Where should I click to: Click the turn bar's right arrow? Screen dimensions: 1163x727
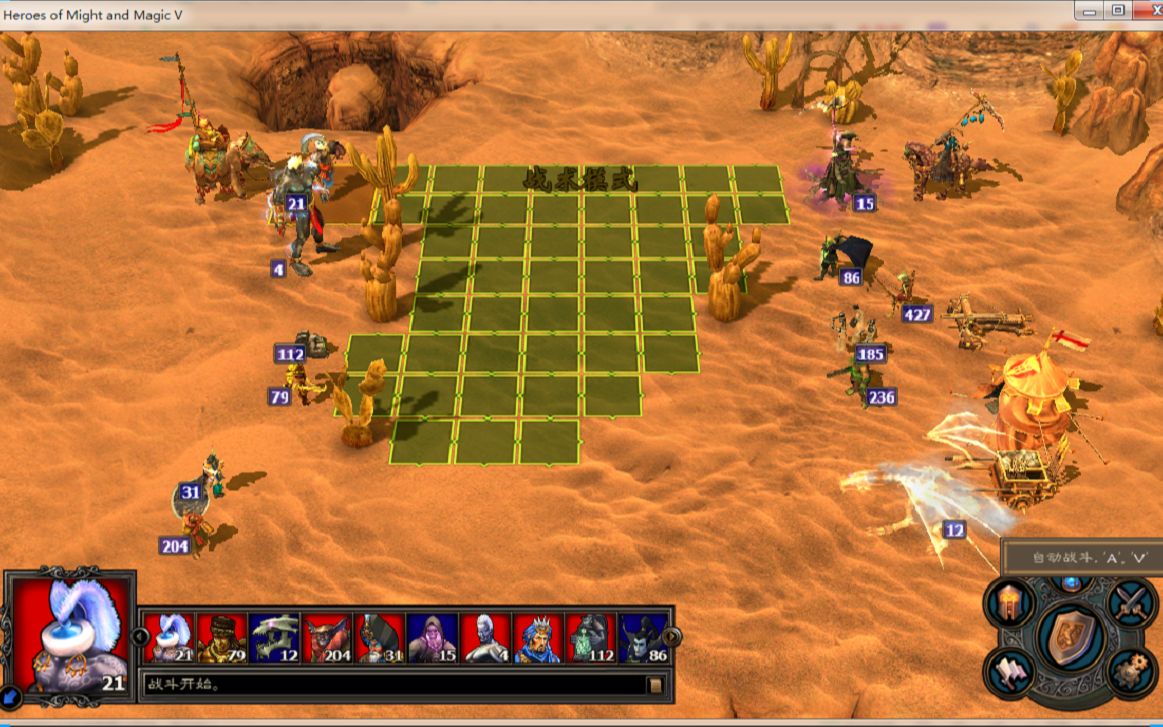[672, 636]
